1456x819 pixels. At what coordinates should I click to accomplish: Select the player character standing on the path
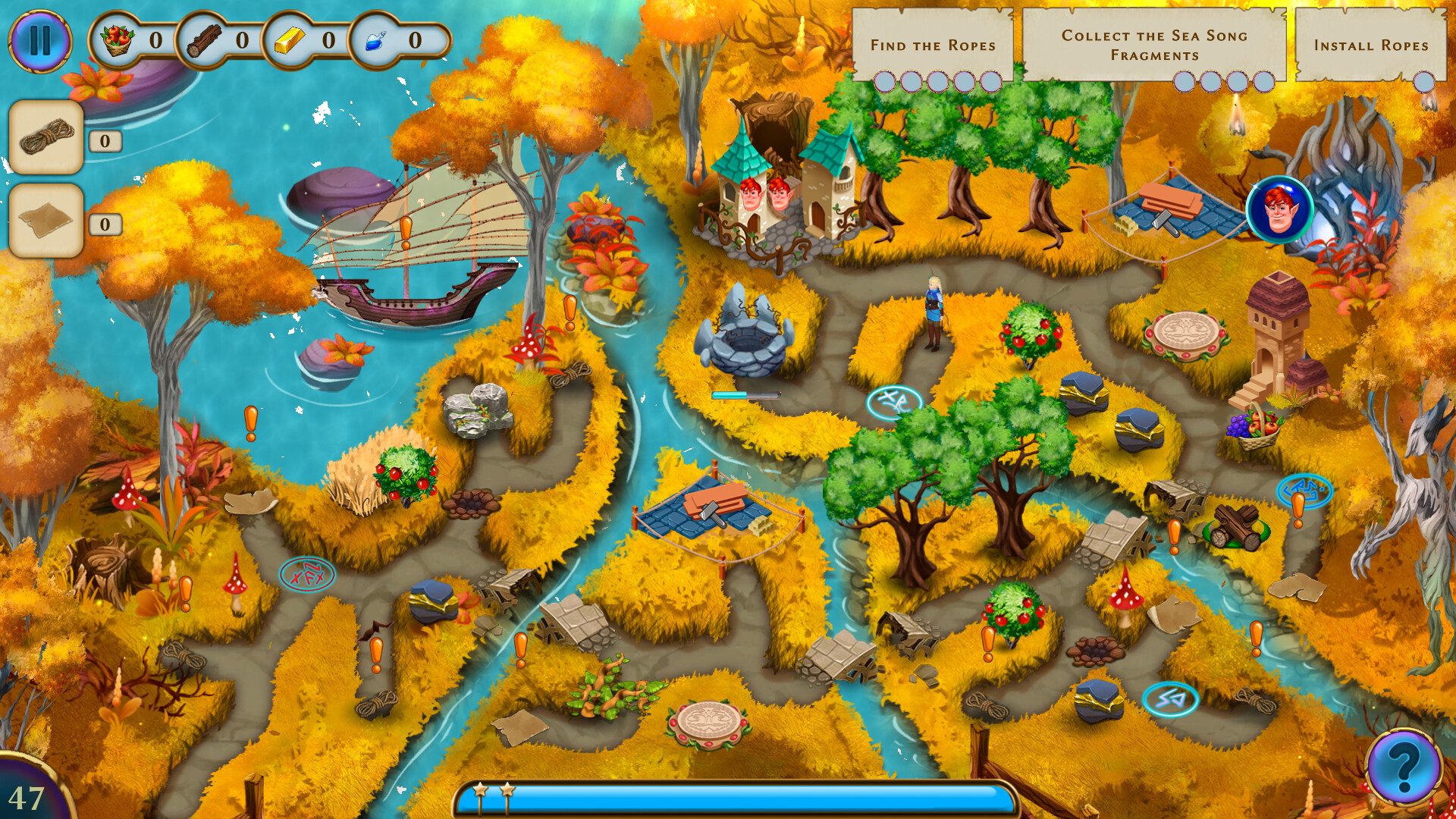point(934,309)
